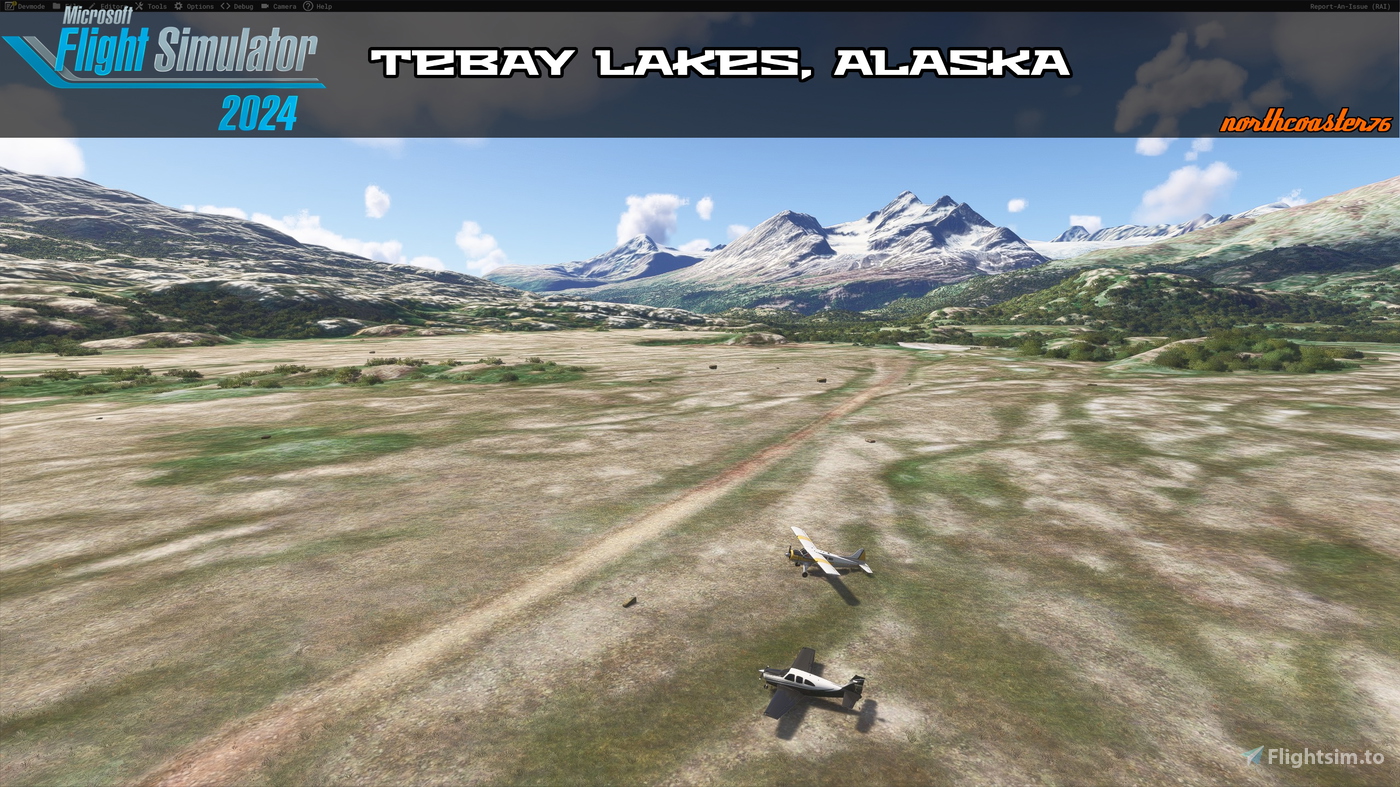The height and width of the screenshot is (787, 1400).
Task: Select the taxiing Cessna on the dirt strip
Action: click(x=822, y=555)
